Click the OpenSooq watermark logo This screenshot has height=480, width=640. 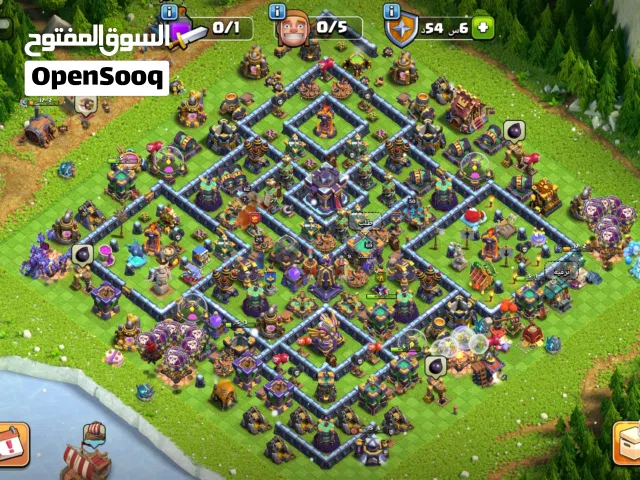click(x=96, y=77)
